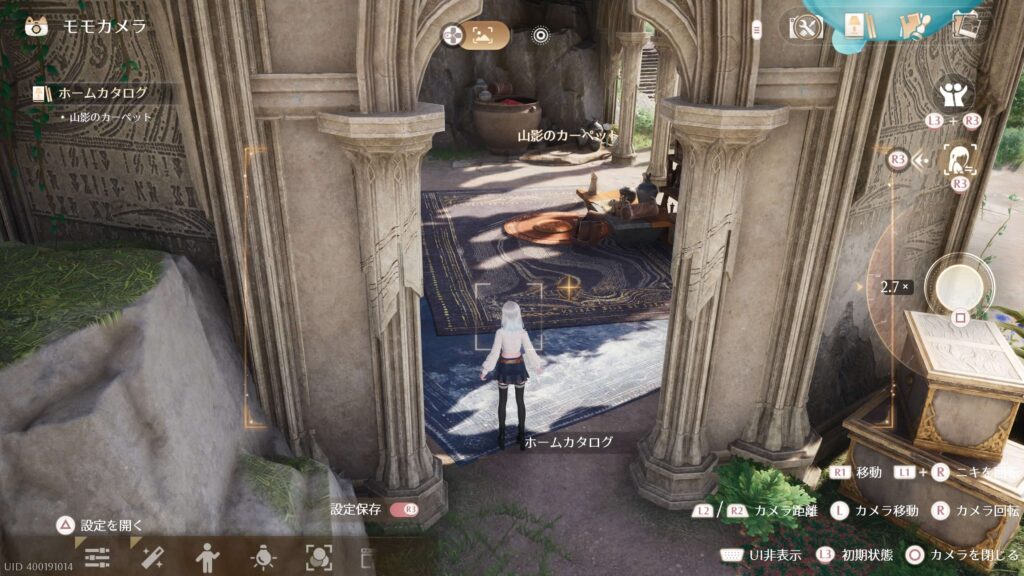Take a photo with the shutter button
Screen dimensions: 1024x576
[x=959, y=284]
